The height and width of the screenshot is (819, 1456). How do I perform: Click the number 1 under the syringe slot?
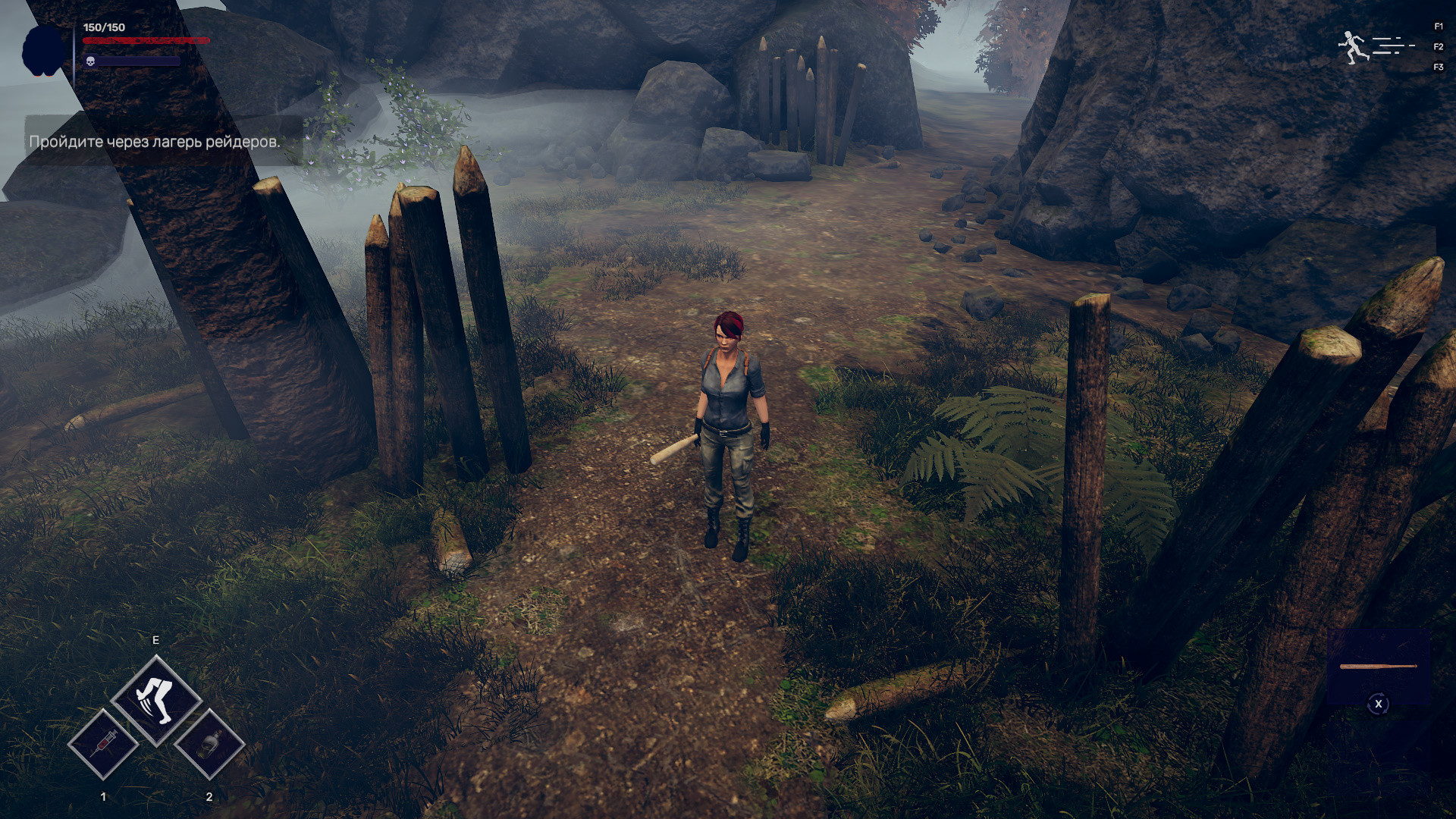[x=105, y=796]
